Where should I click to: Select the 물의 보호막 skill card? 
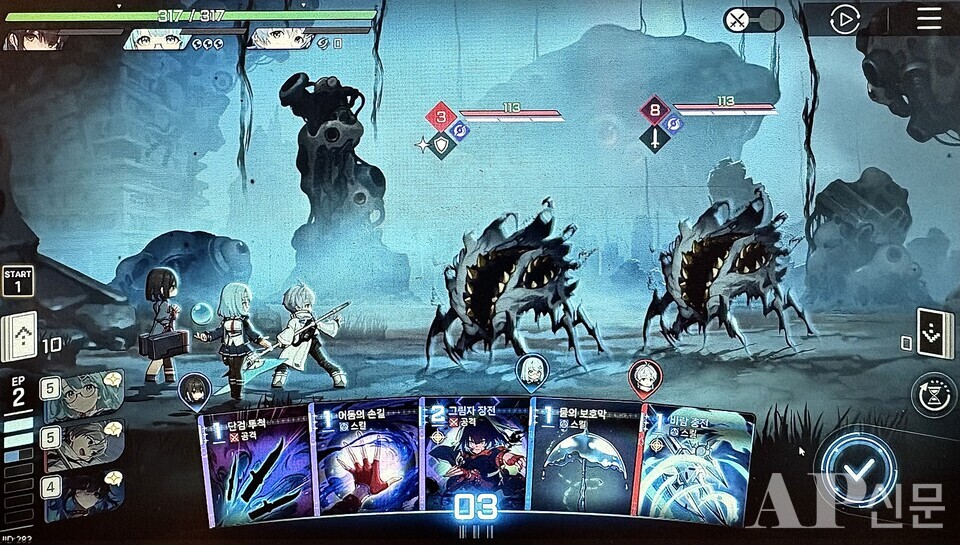click(x=583, y=465)
